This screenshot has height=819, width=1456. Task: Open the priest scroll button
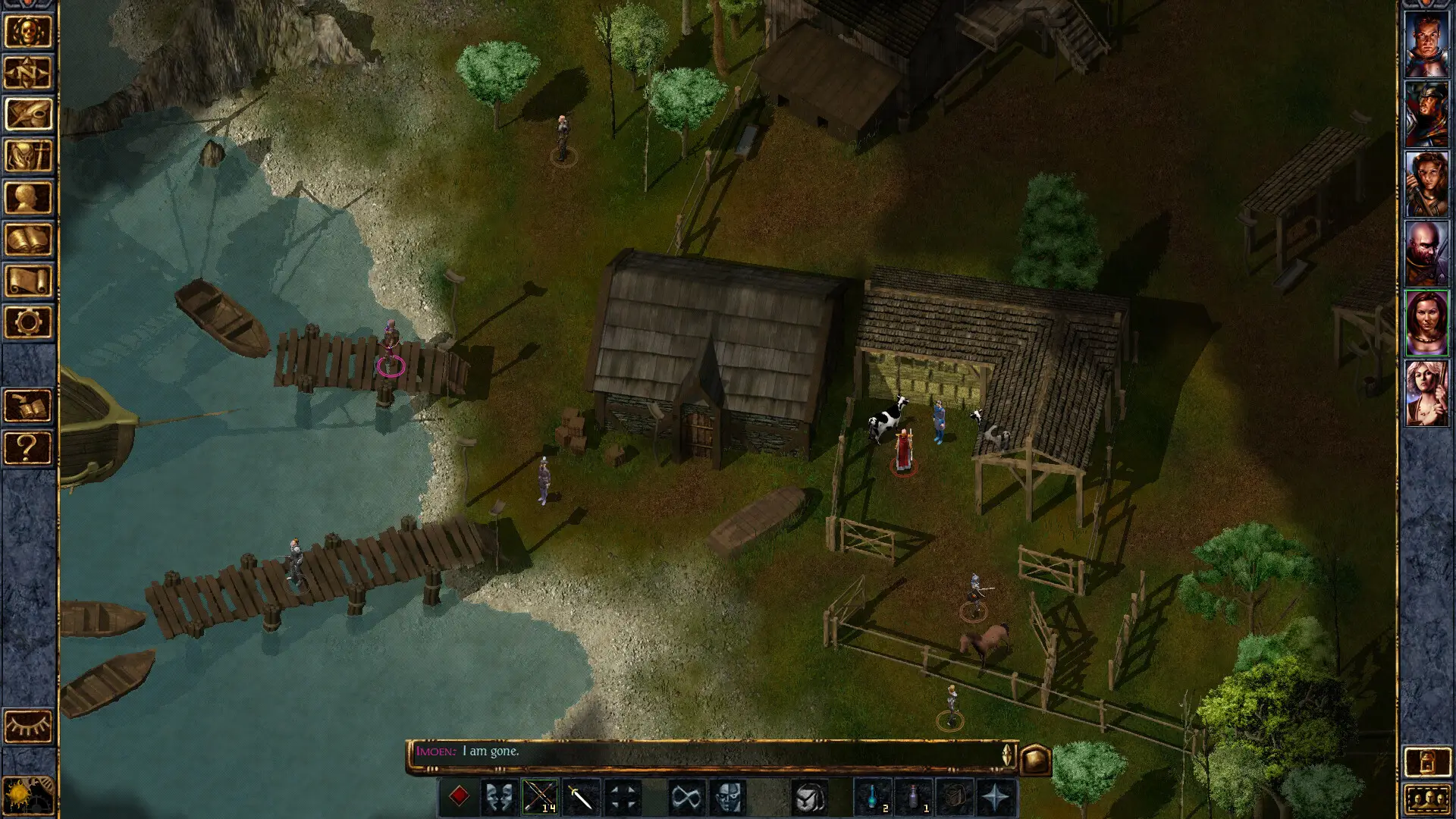coord(28,281)
